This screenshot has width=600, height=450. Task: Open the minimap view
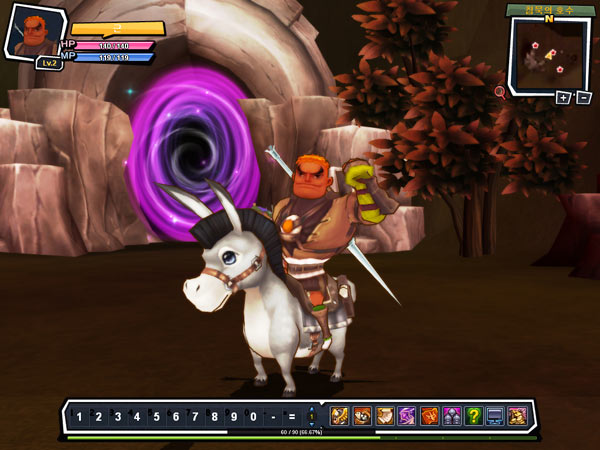(x=546, y=55)
